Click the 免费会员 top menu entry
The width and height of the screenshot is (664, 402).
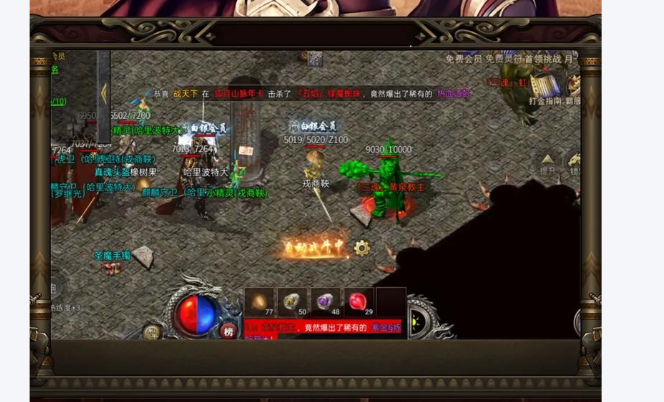pos(463,59)
